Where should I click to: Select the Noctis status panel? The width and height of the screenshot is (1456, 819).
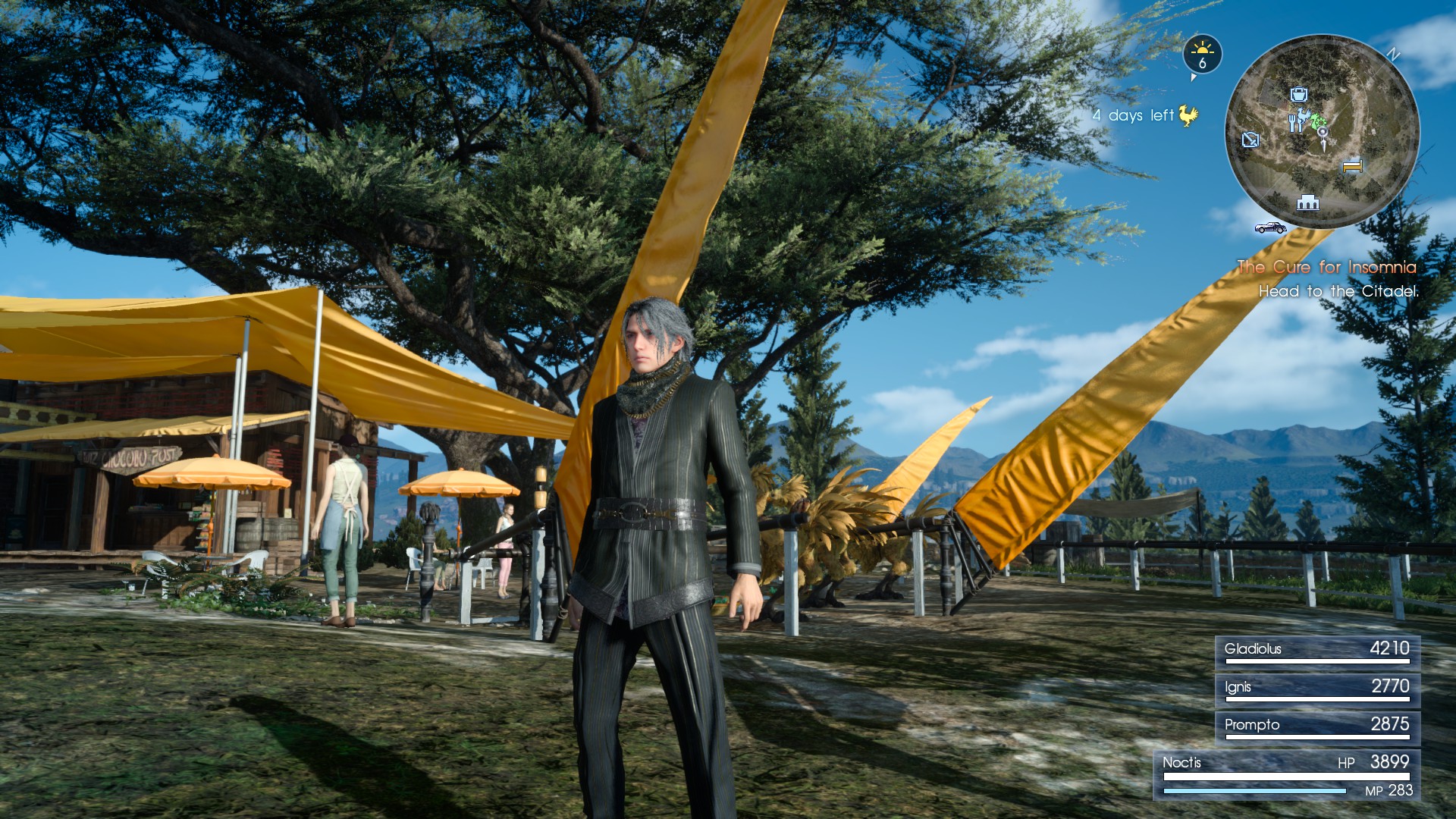coord(1287,776)
